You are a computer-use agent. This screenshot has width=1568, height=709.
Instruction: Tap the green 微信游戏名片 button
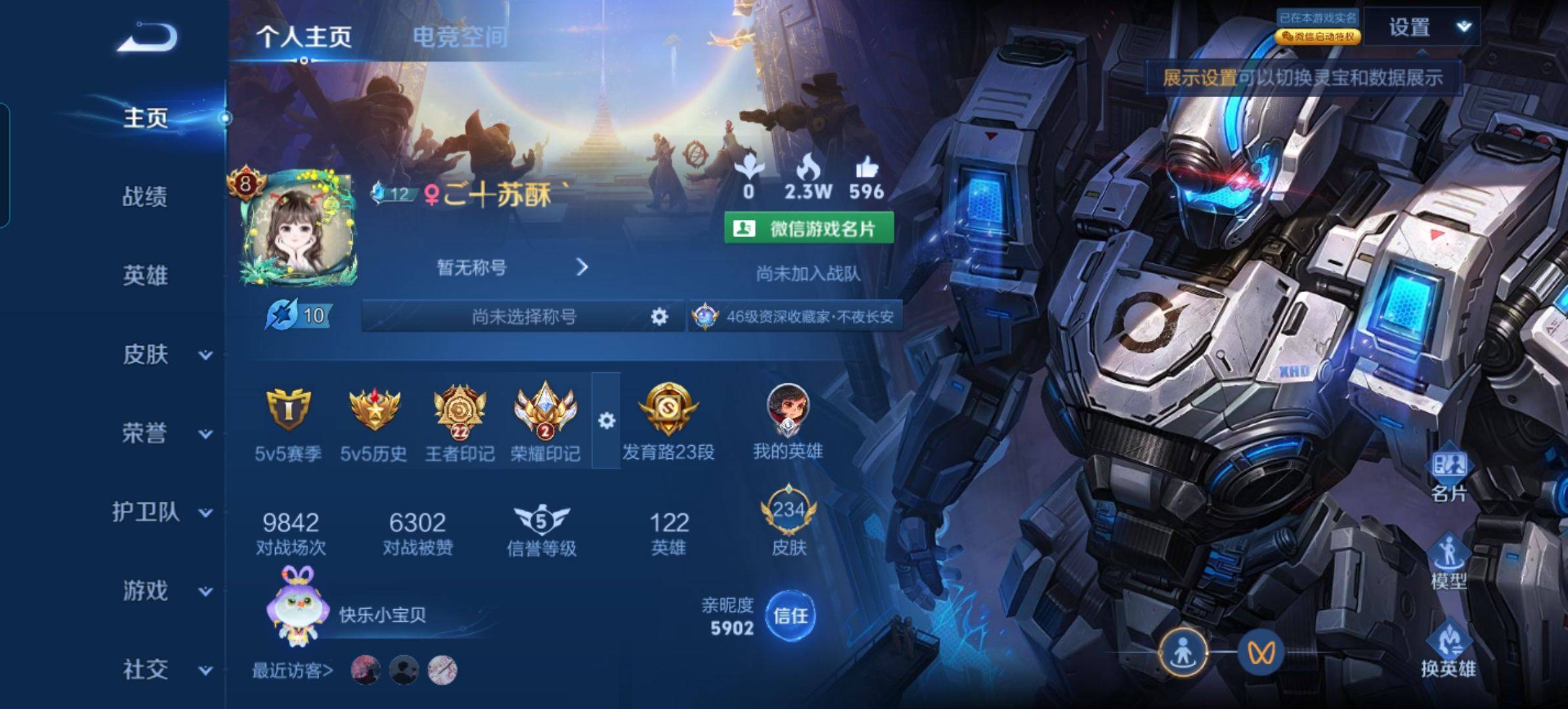[x=808, y=228]
